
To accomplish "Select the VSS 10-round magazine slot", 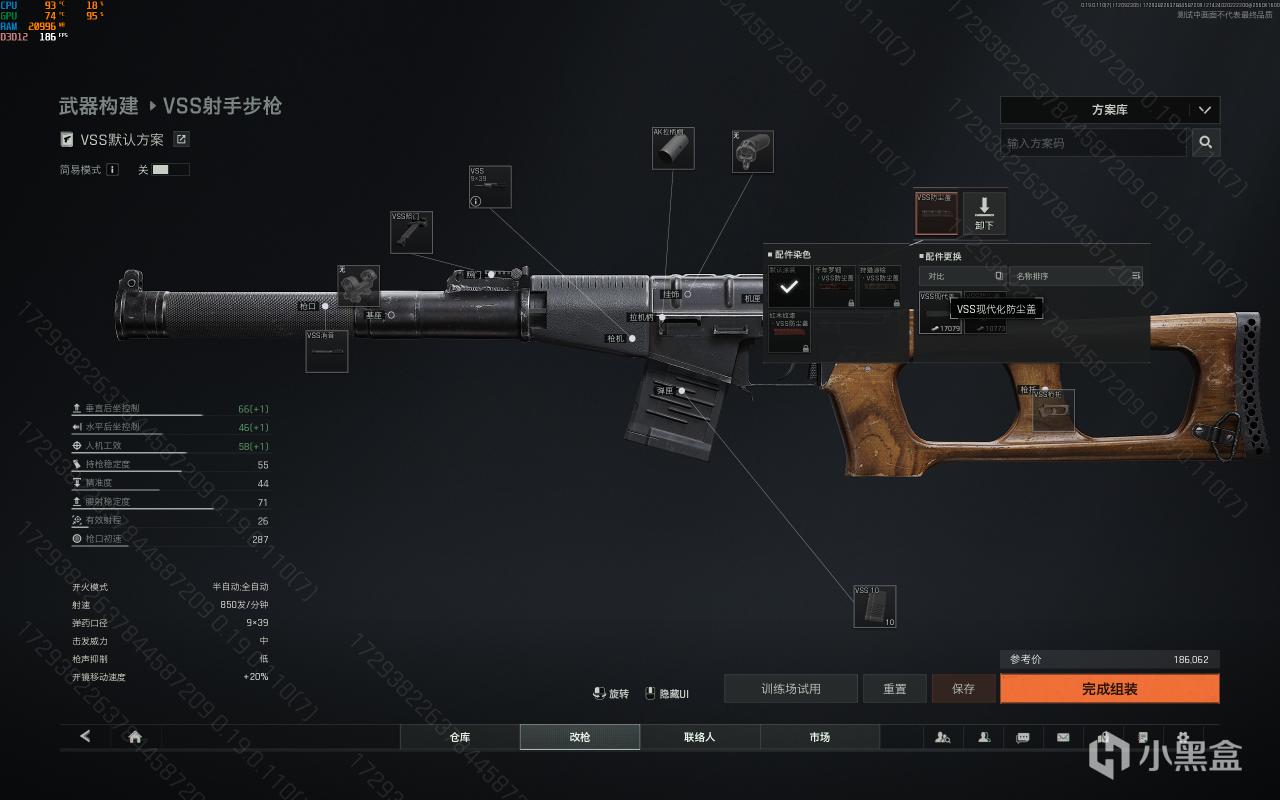I will tap(874, 607).
